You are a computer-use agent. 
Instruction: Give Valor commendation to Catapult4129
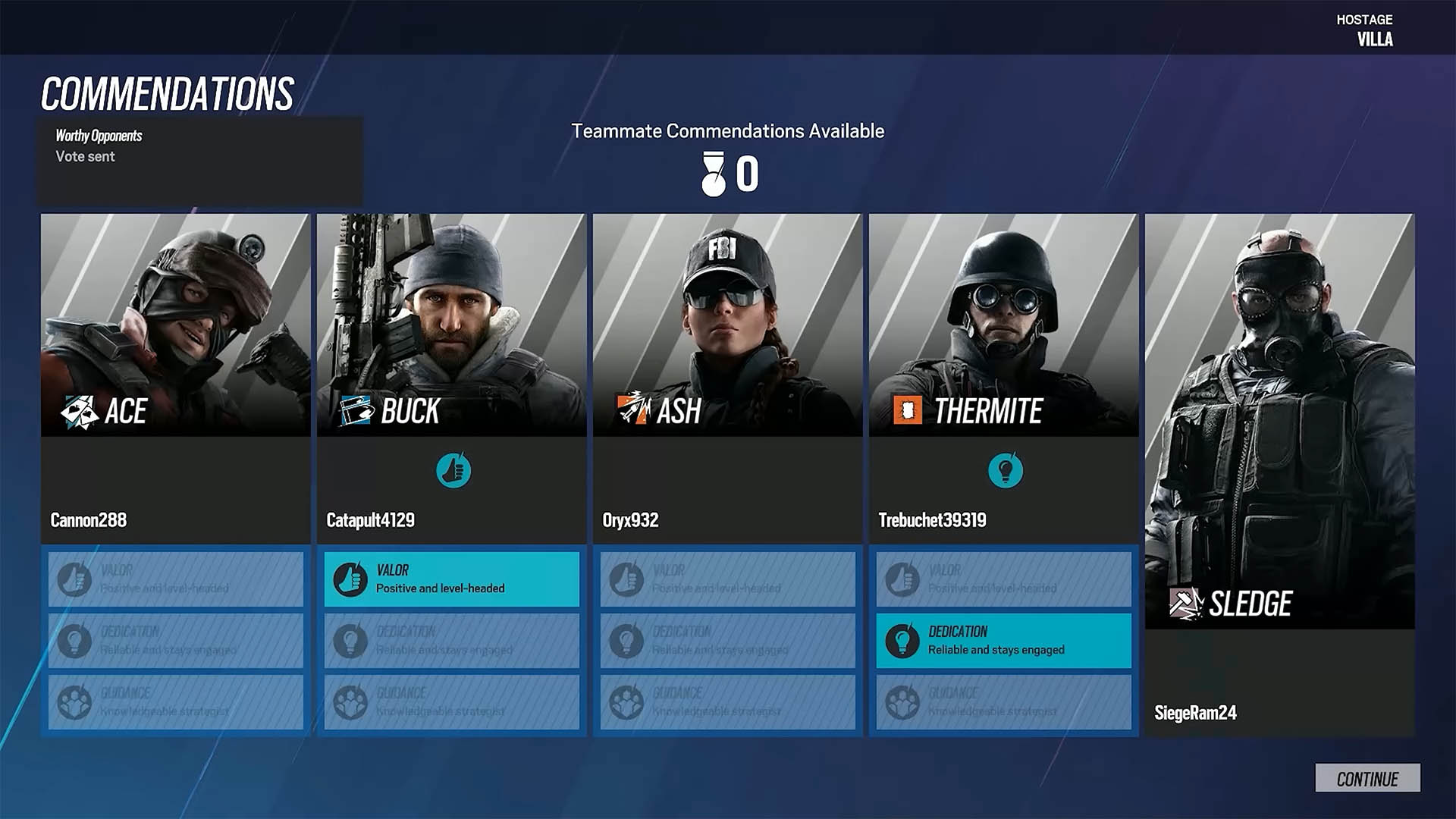(451, 579)
